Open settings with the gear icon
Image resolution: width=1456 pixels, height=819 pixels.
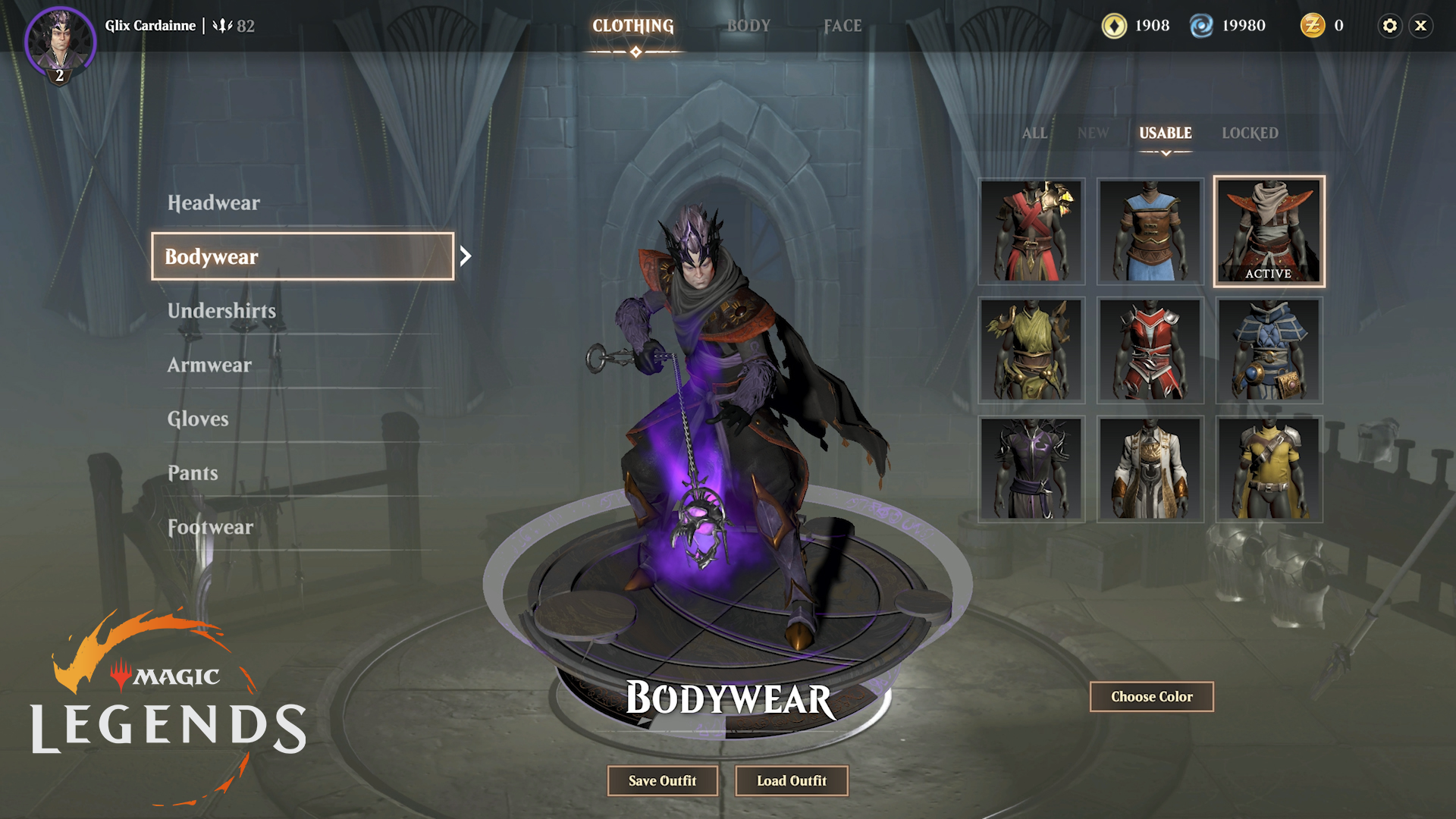tap(1389, 26)
